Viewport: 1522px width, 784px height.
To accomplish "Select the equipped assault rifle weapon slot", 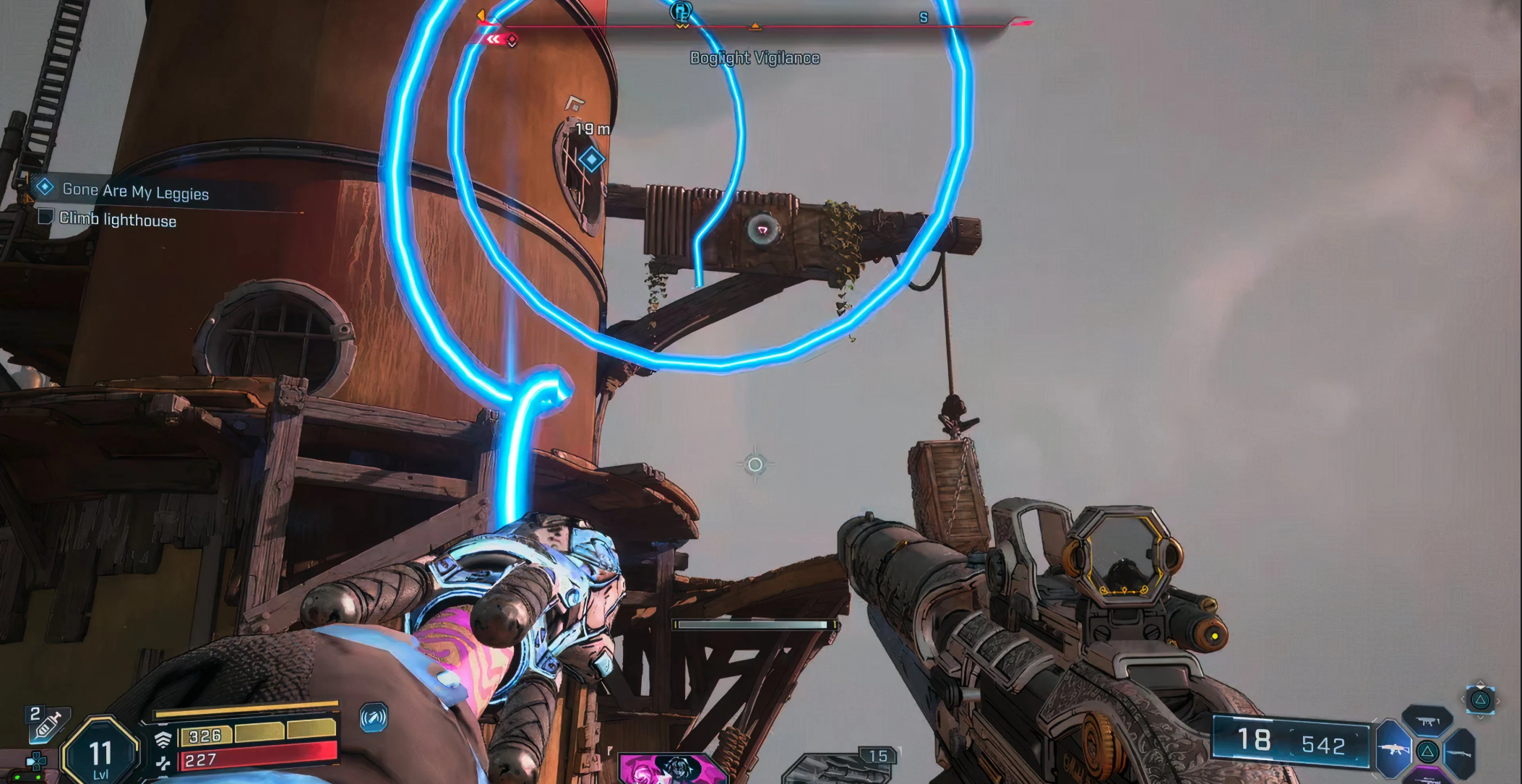I will 1393,749.
